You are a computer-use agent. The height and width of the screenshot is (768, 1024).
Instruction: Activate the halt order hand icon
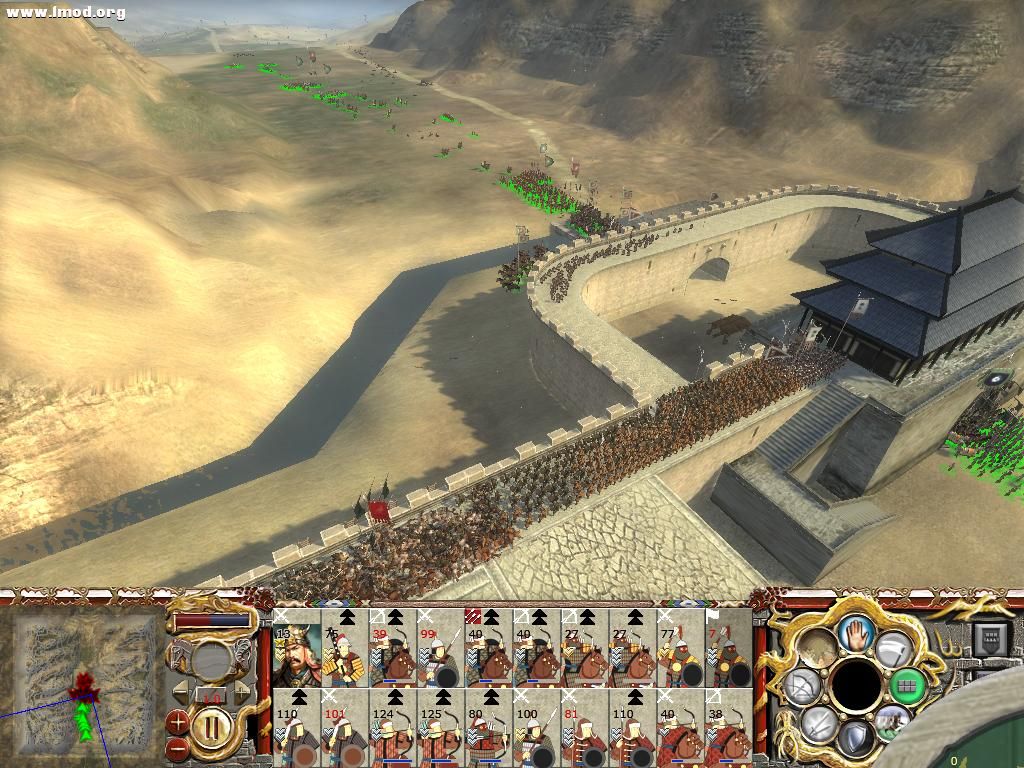tap(856, 632)
